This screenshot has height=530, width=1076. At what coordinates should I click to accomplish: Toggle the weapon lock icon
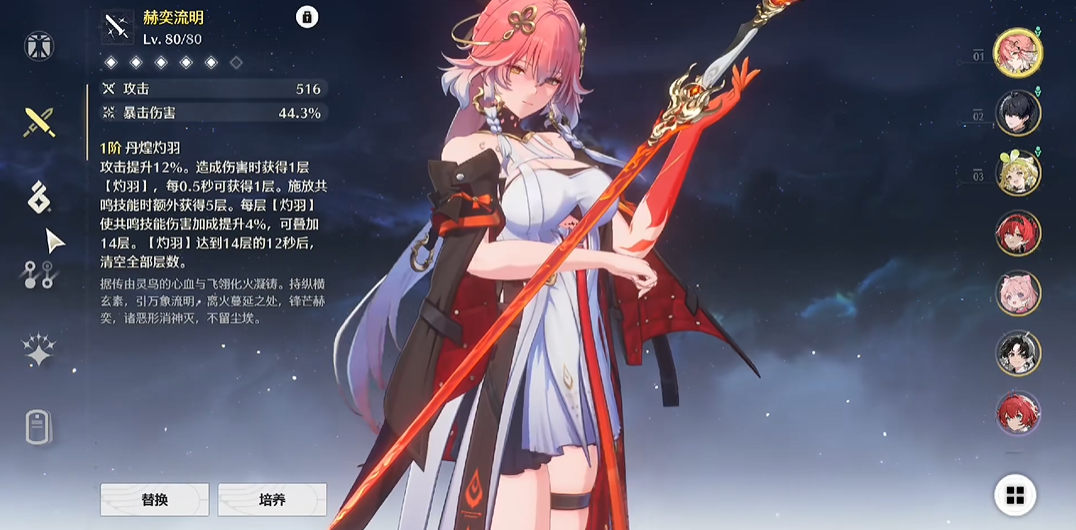tap(307, 17)
